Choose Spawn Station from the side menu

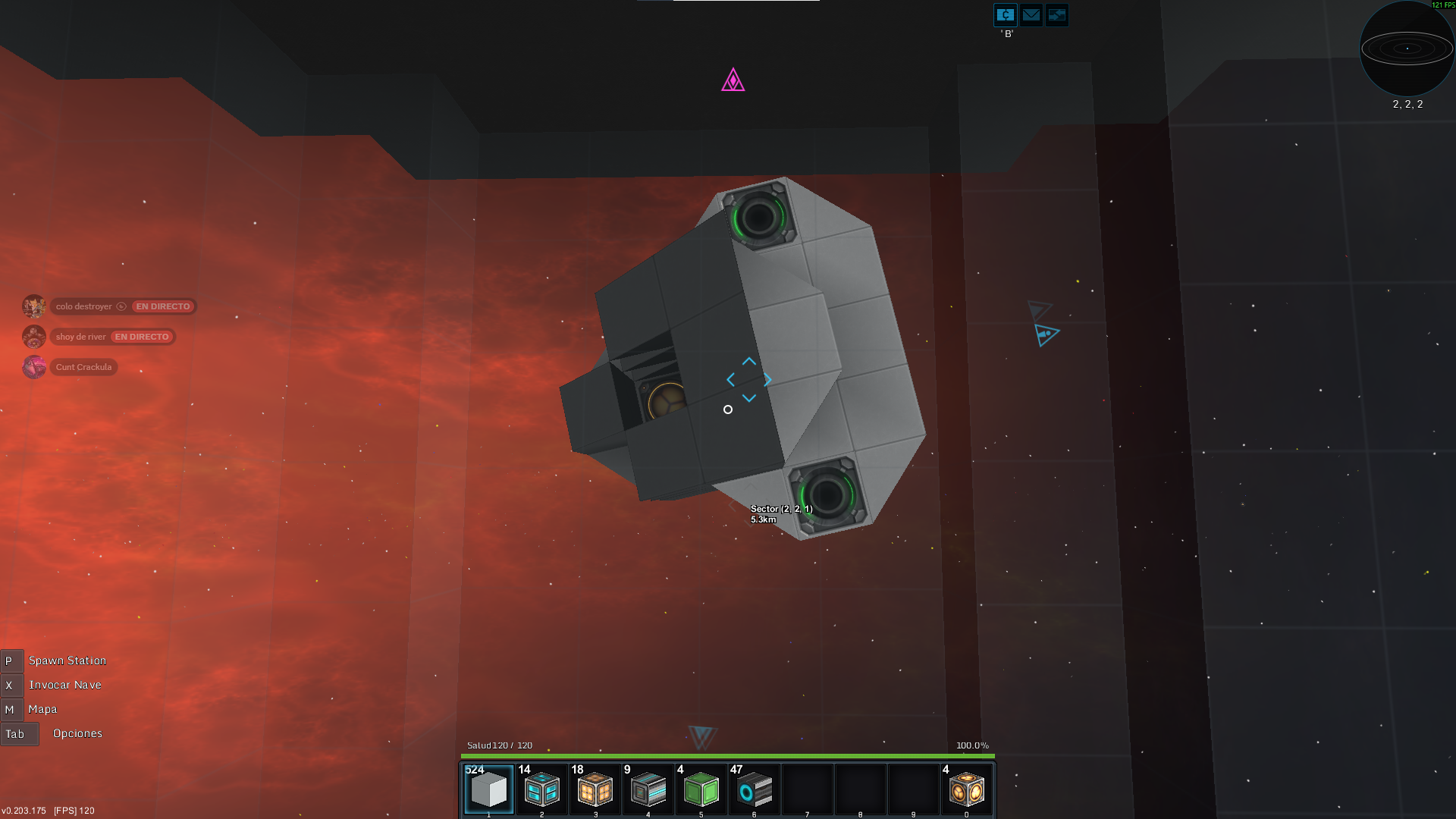coord(67,661)
